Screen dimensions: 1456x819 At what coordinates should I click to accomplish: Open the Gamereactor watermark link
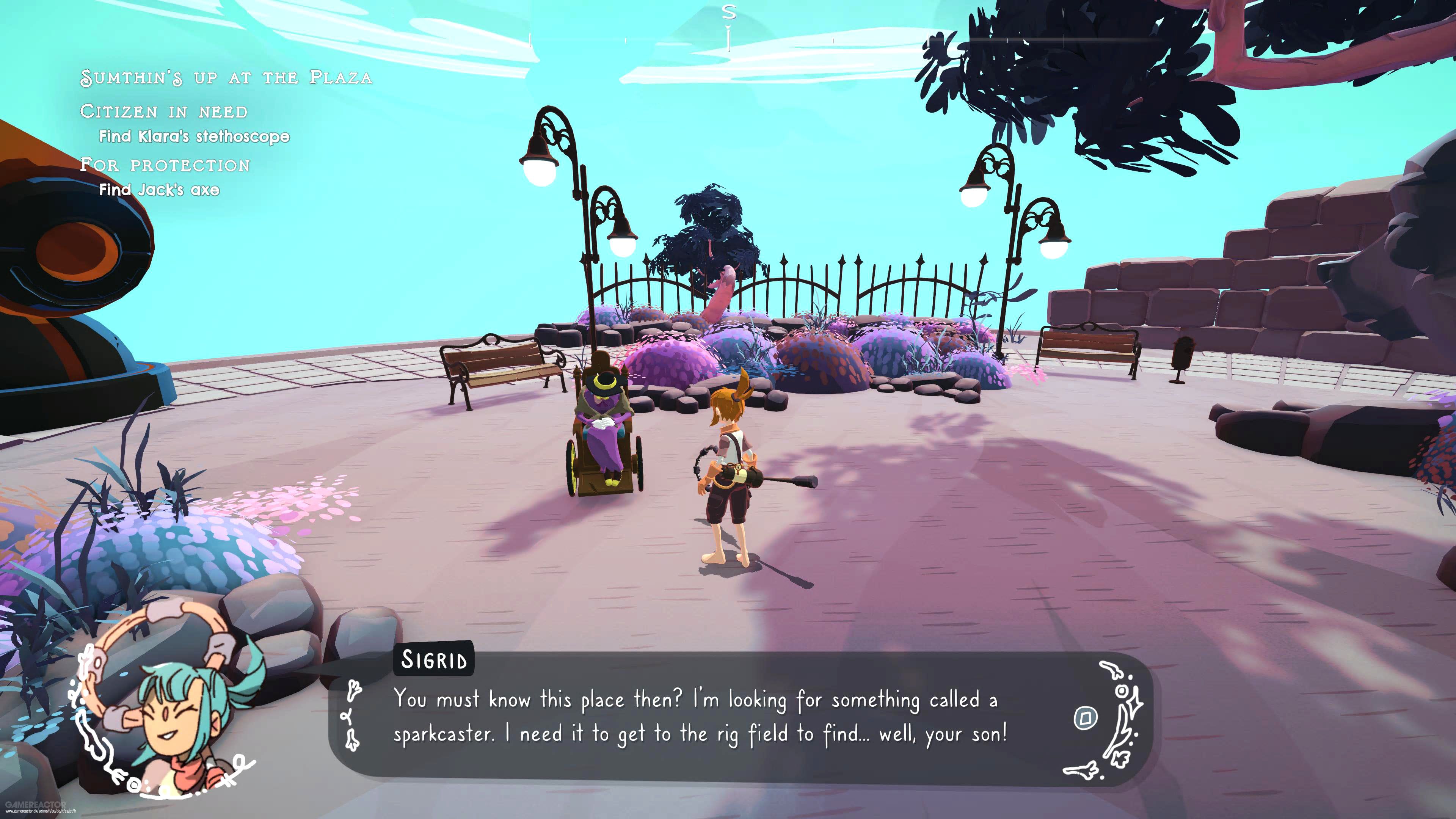click(x=36, y=805)
